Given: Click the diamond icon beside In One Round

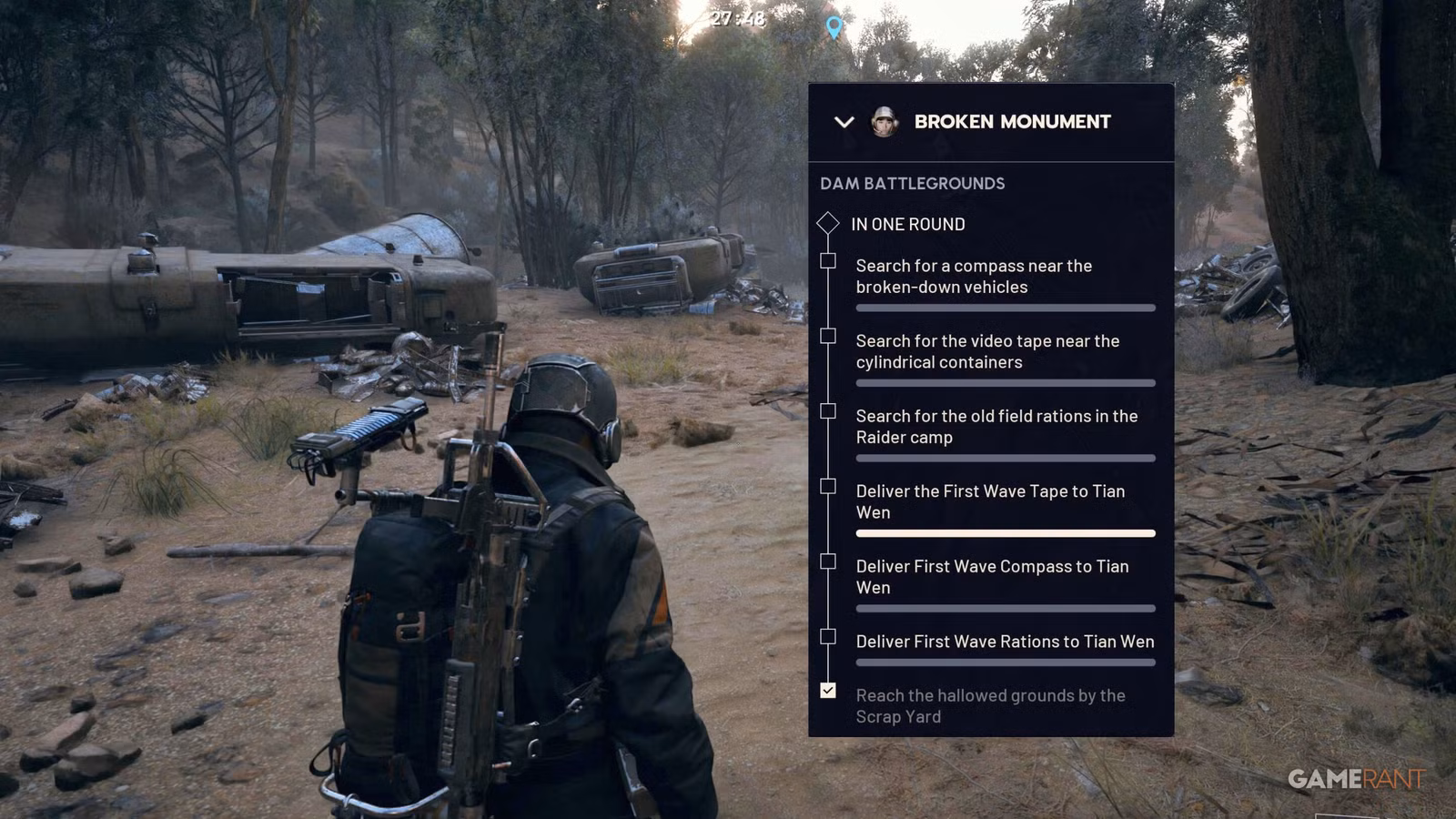Looking at the screenshot, I should coord(829,224).
